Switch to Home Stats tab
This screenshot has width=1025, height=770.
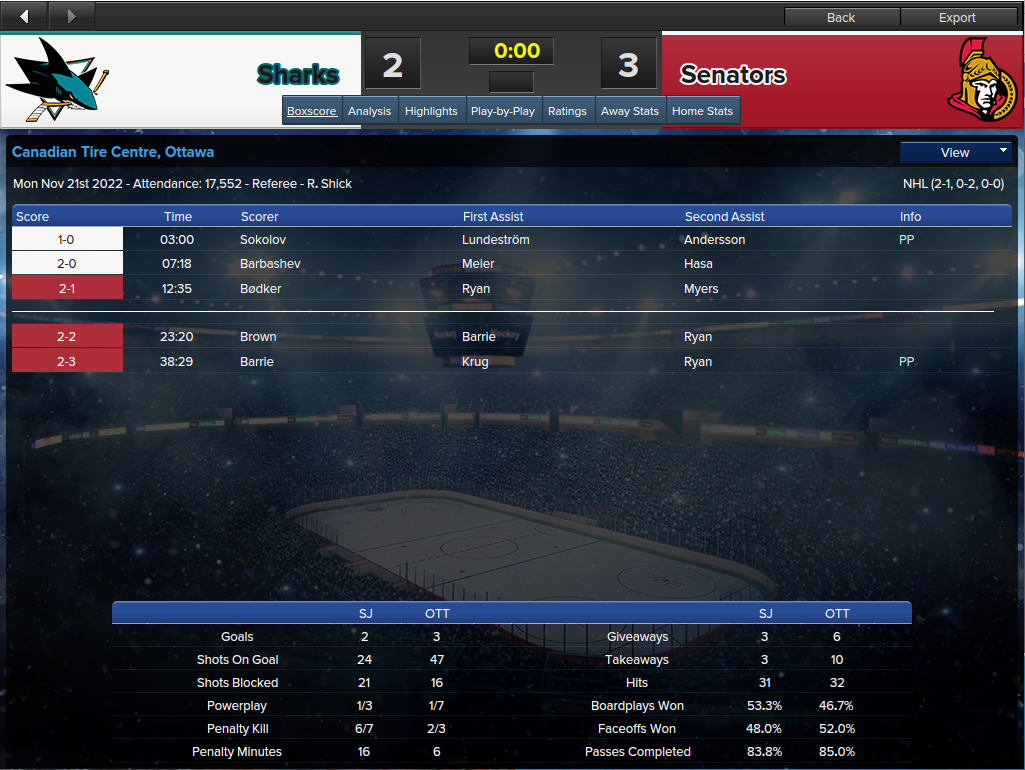point(702,111)
